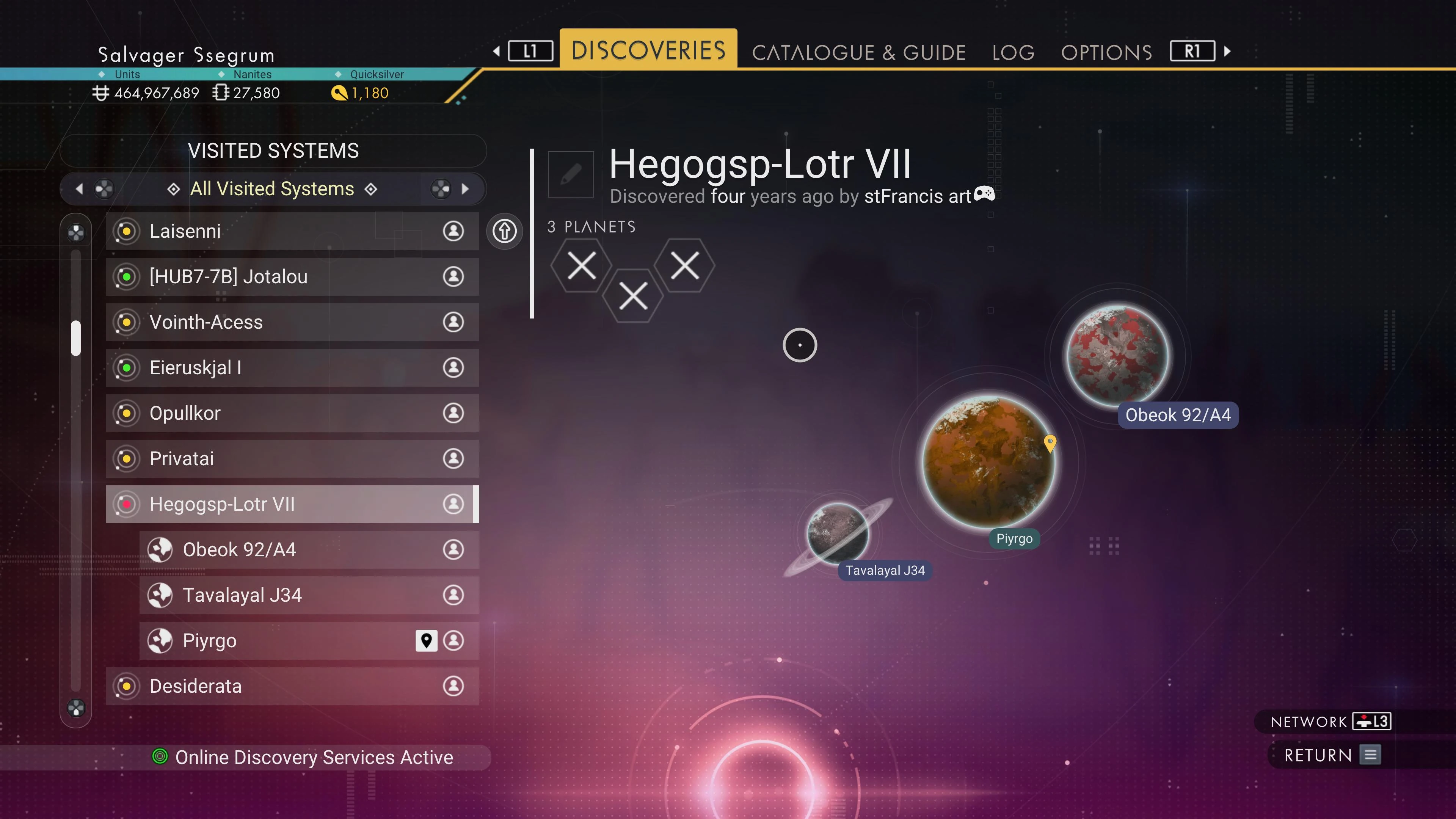This screenshot has width=1456, height=819.
Task: Select the Discoveries tab
Action: point(648,50)
